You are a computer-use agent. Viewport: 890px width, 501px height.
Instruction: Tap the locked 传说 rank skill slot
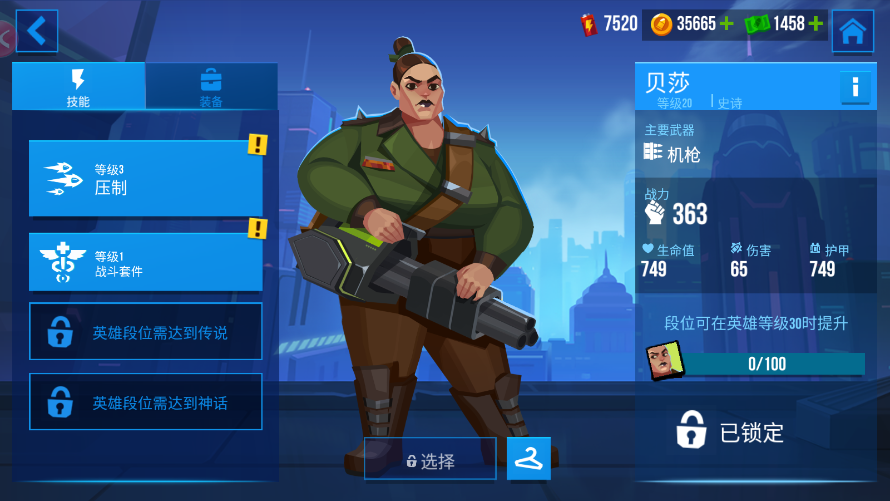(x=146, y=332)
